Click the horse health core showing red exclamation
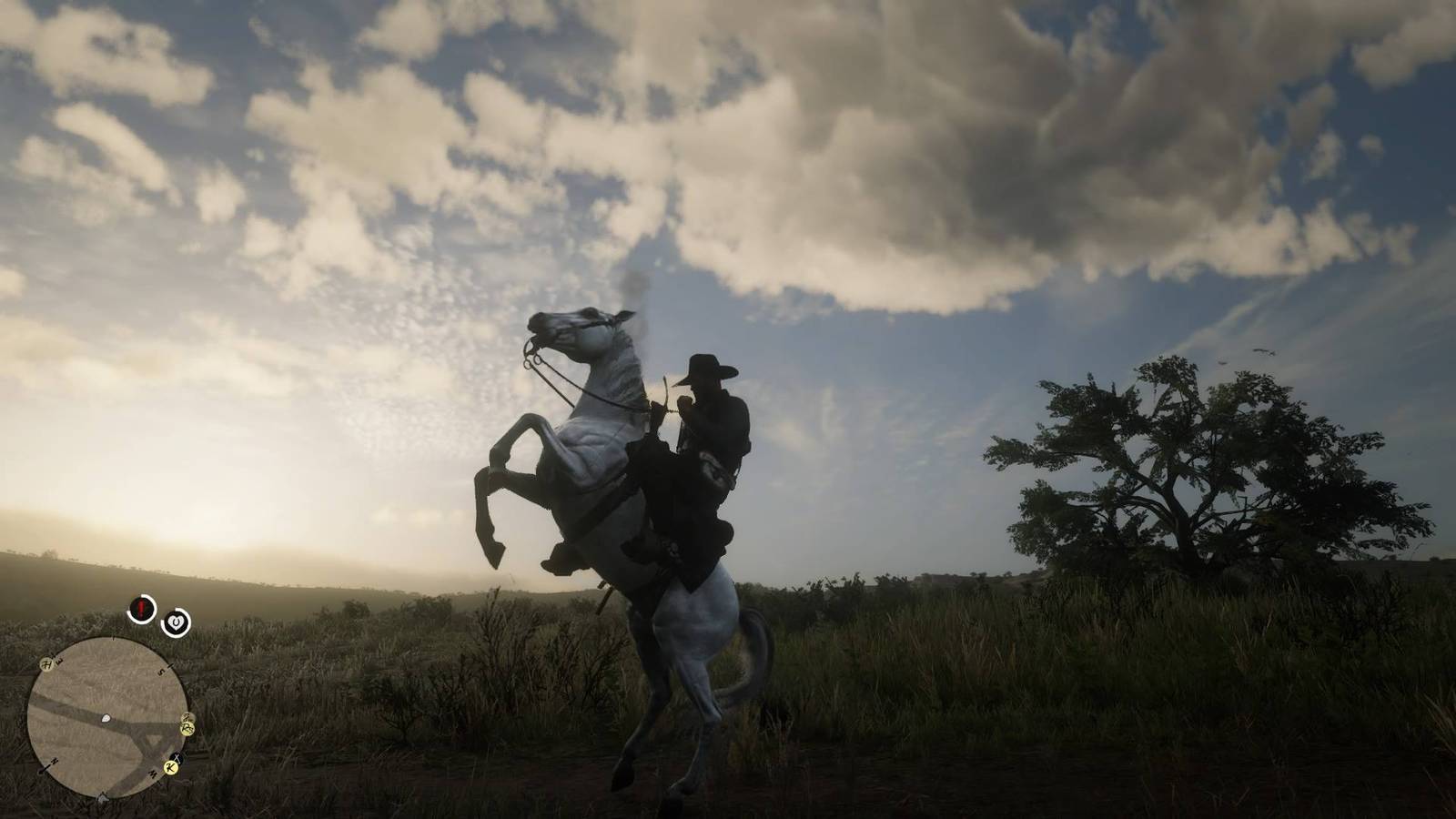This screenshot has height=819, width=1456. (x=139, y=609)
